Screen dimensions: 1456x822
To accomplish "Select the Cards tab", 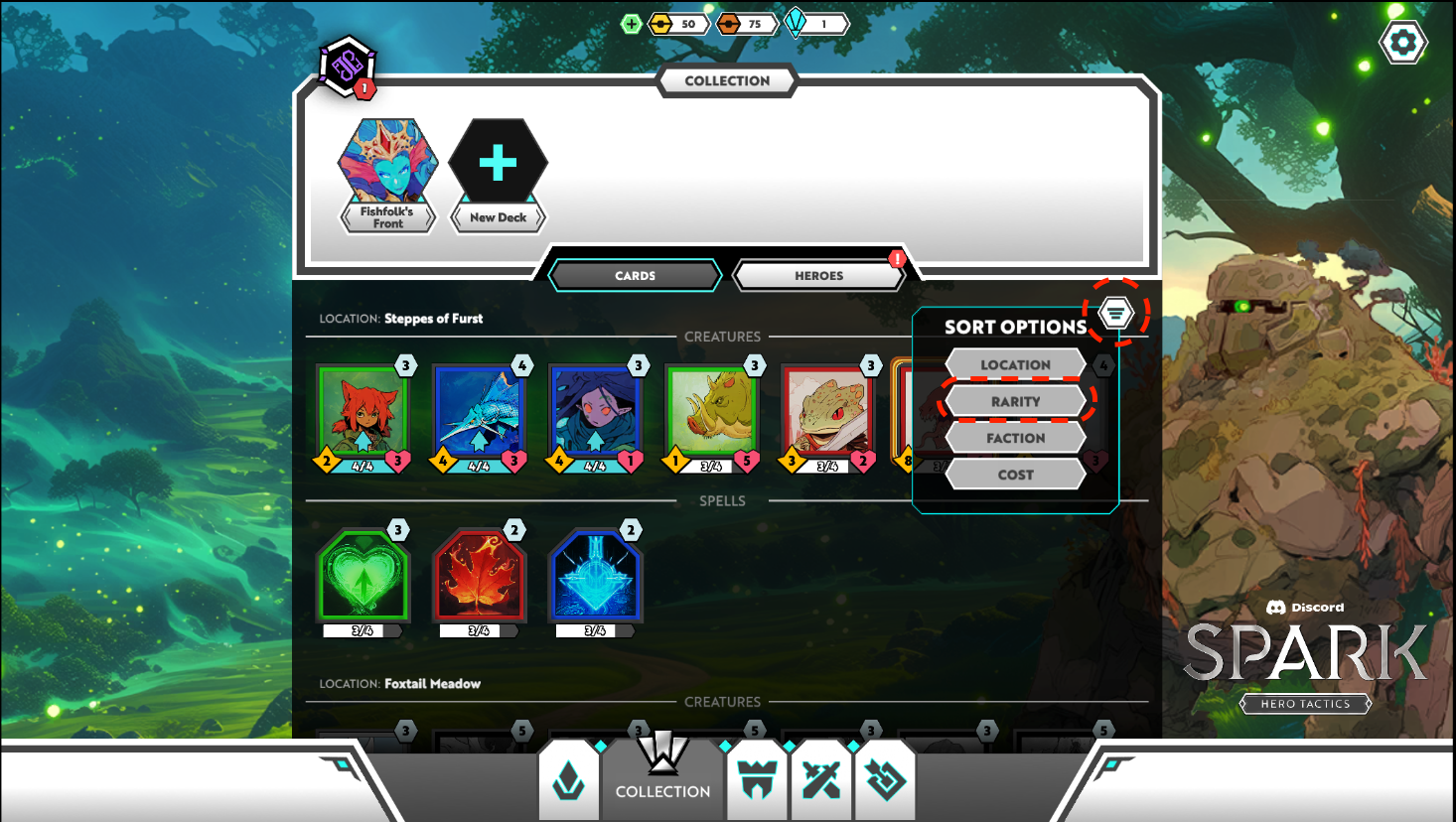I will pyautogui.click(x=635, y=276).
